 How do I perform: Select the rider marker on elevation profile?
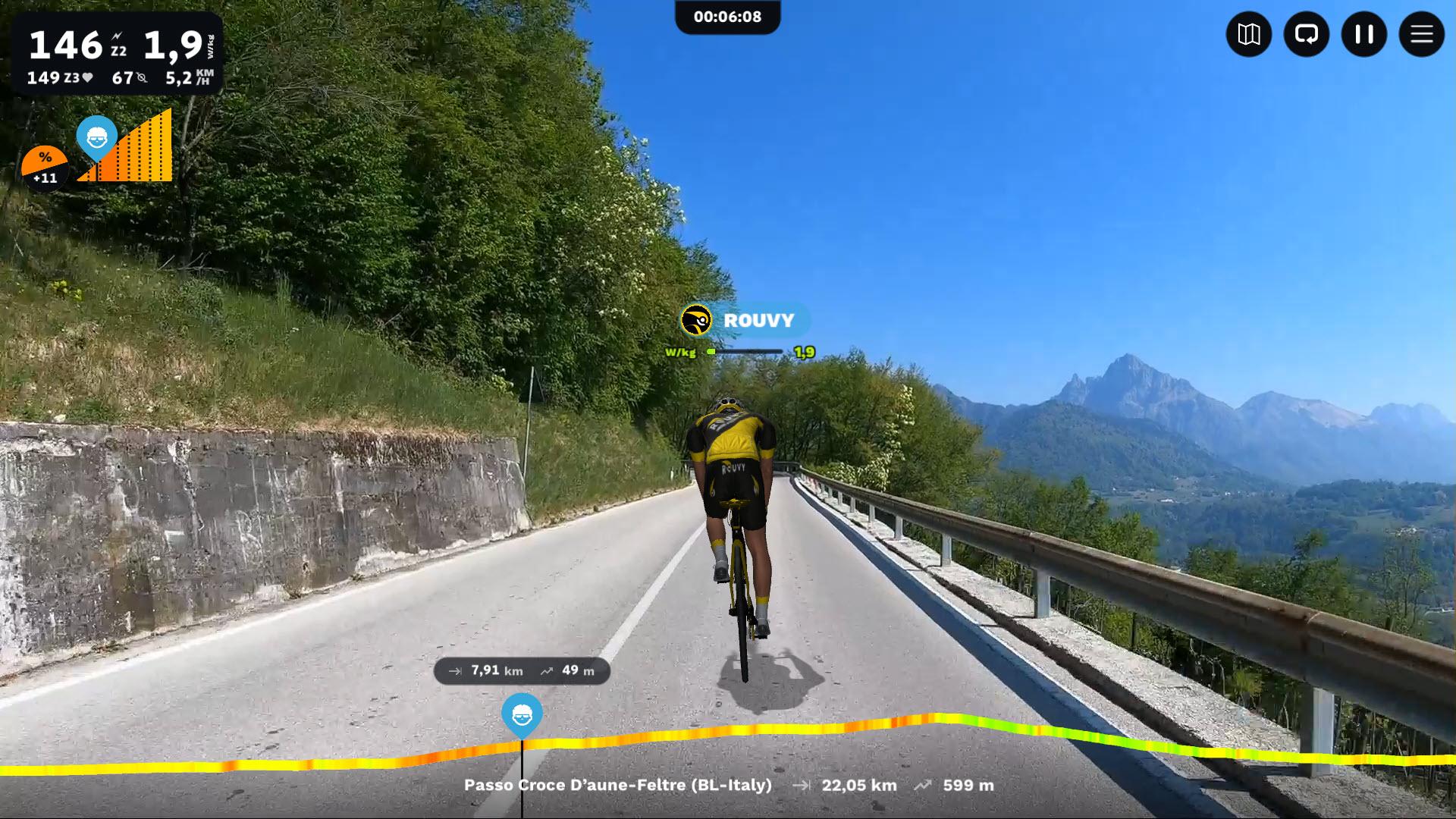[x=522, y=714]
